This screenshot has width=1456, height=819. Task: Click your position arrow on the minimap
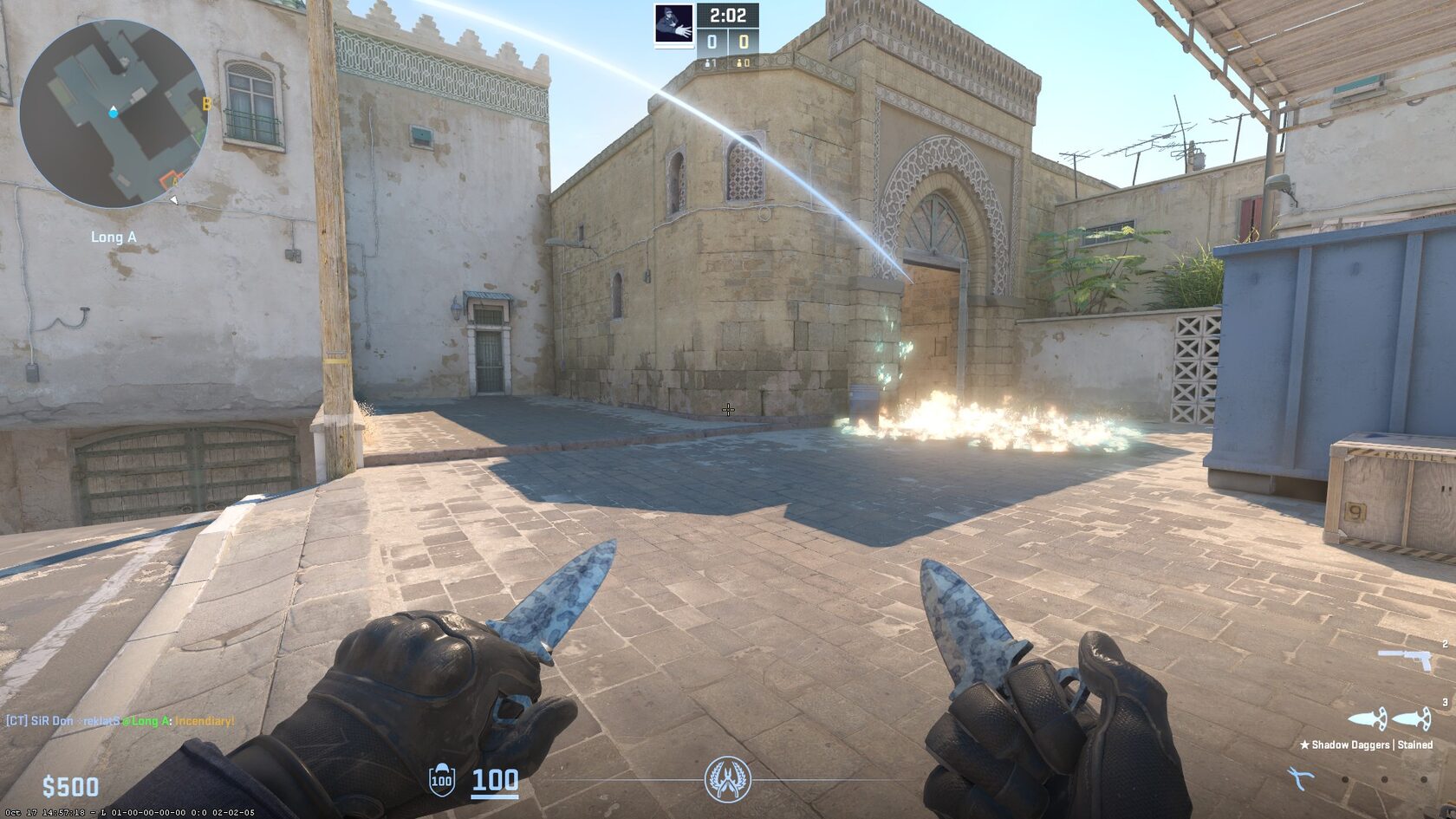(112, 111)
